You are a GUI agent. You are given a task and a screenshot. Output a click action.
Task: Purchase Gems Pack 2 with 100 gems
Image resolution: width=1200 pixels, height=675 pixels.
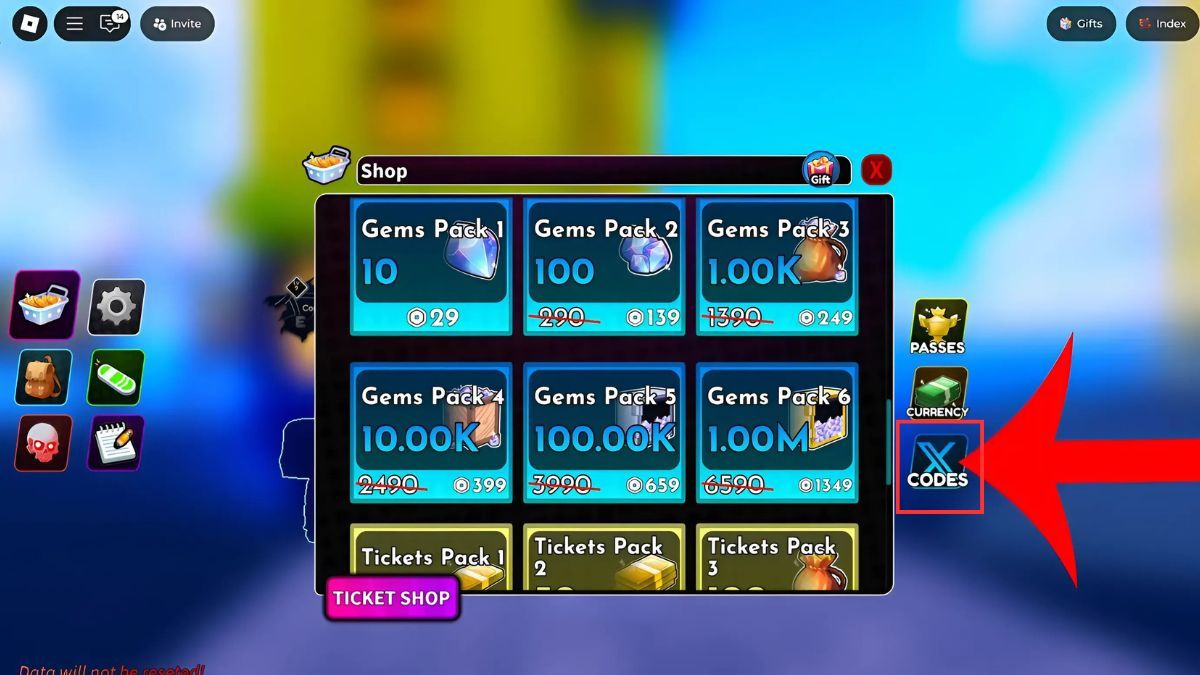coord(605,266)
